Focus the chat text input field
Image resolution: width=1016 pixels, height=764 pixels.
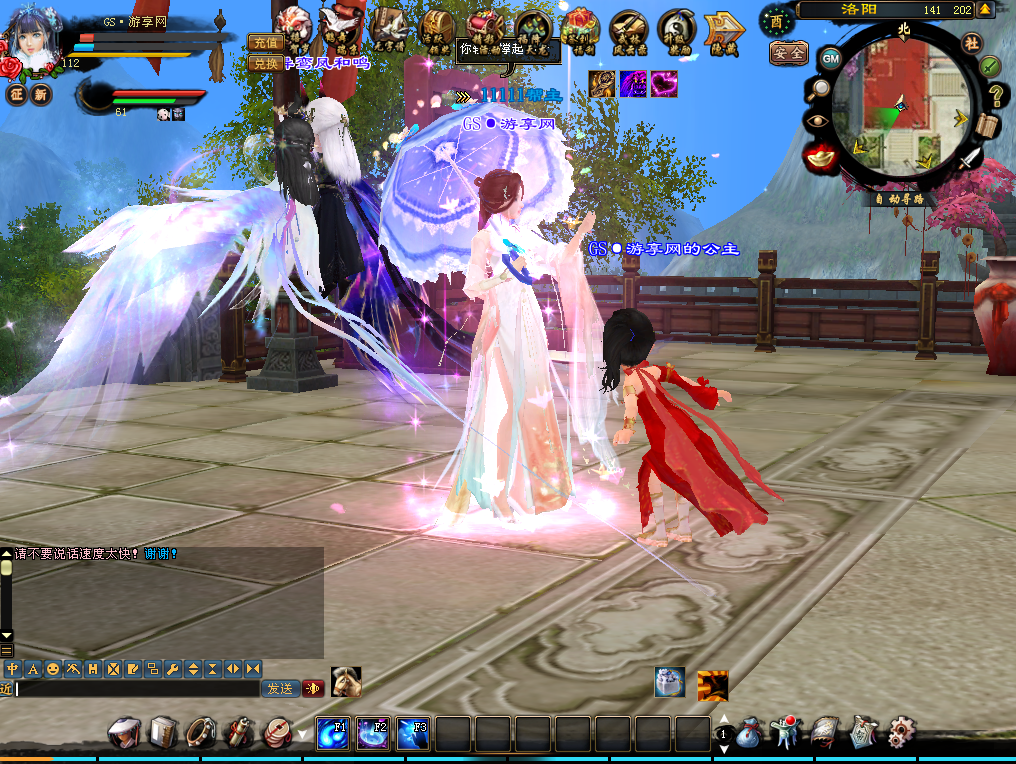137,689
